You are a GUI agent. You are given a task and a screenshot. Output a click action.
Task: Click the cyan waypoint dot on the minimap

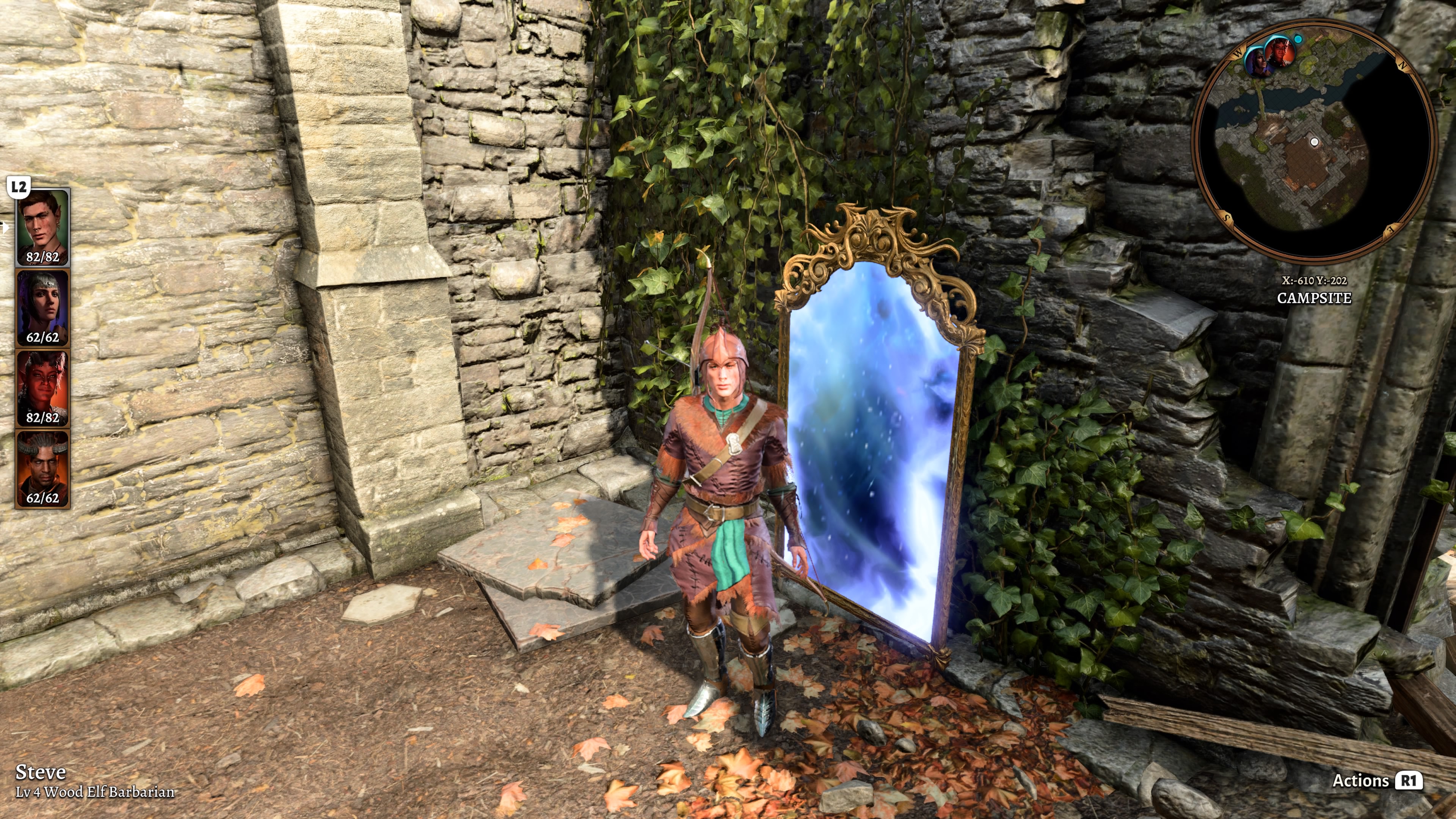click(x=1298, y=39)
